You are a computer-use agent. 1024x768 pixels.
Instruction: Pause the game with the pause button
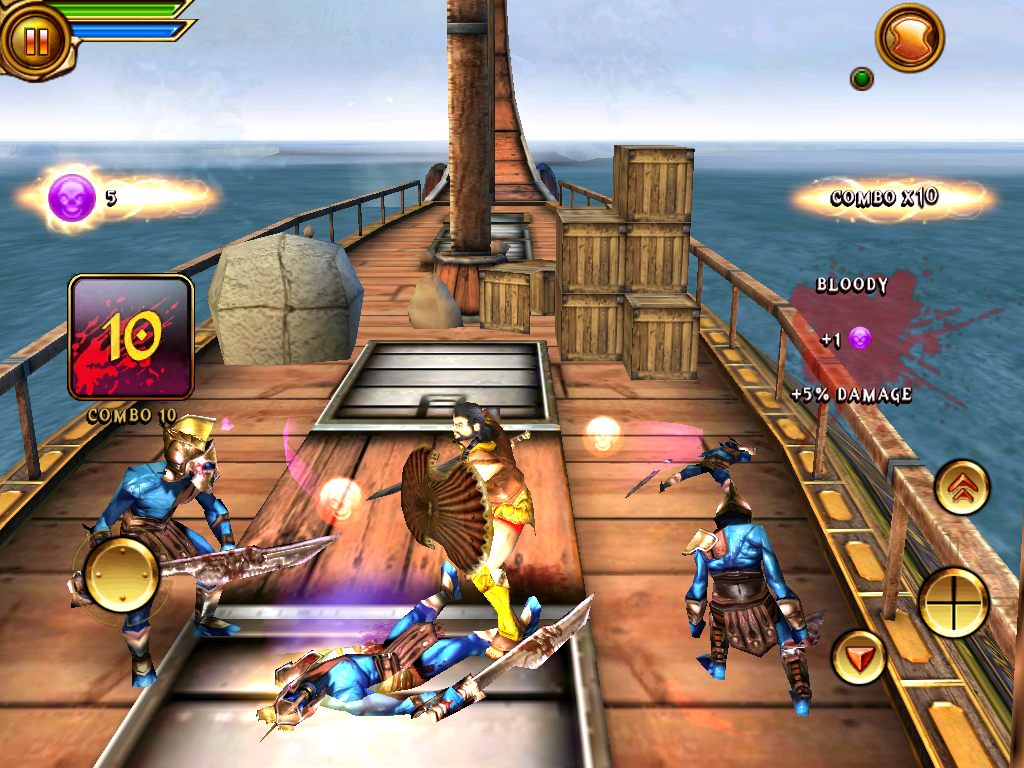pyautogui.click(x=36, y=41)
